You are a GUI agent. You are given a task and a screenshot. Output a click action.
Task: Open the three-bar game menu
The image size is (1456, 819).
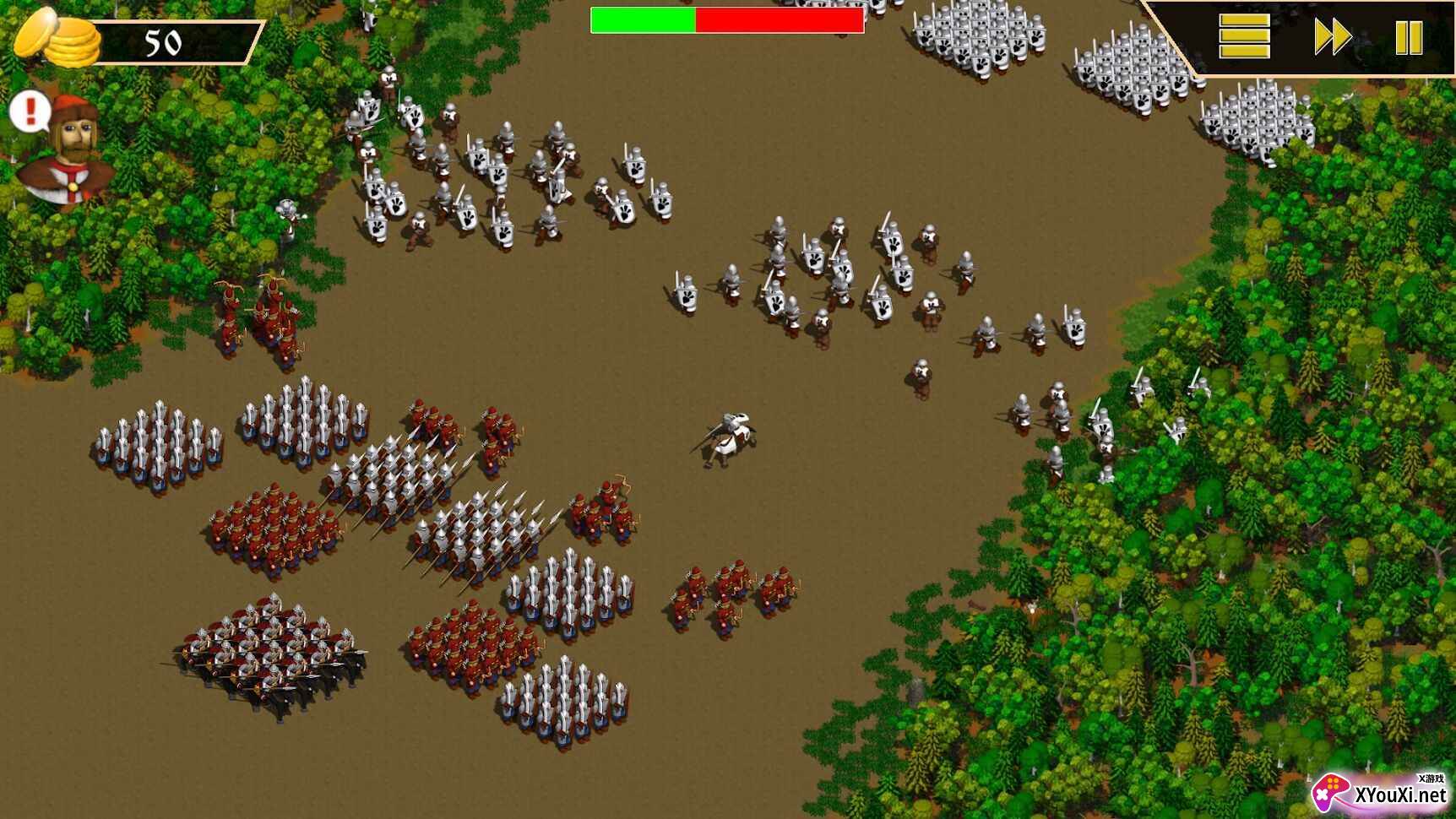point(1243,37)
